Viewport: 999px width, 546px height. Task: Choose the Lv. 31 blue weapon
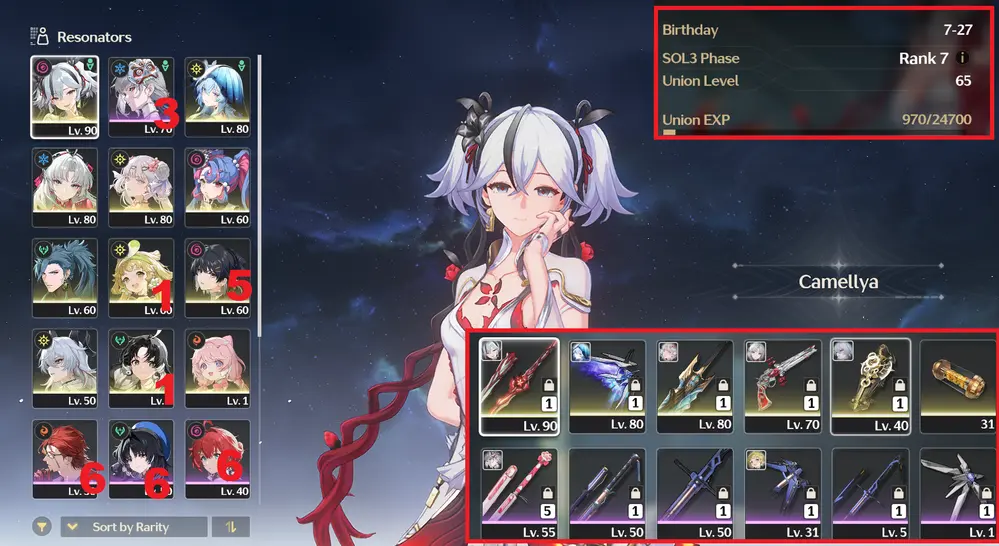coord(781,494)
